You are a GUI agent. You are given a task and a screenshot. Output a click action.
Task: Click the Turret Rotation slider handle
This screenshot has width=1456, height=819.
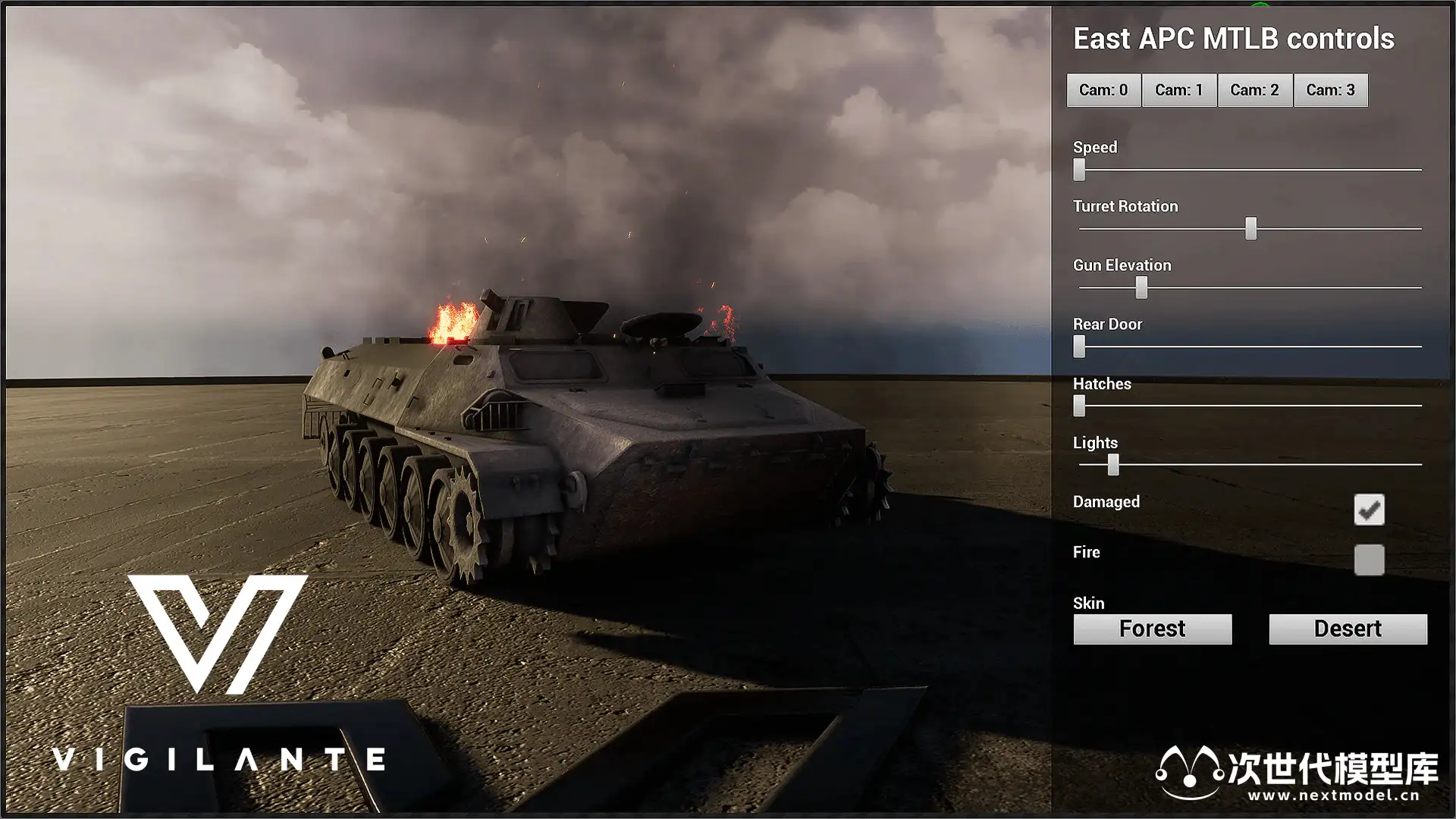point(1250,228)
